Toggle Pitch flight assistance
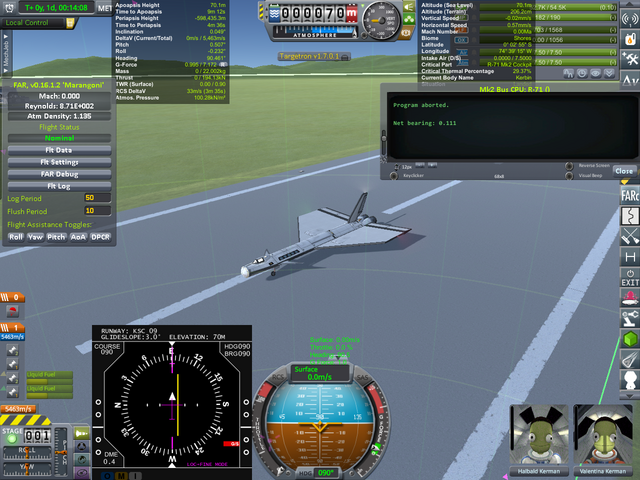This screenshot has height=480, width=640. coord(57,237)
